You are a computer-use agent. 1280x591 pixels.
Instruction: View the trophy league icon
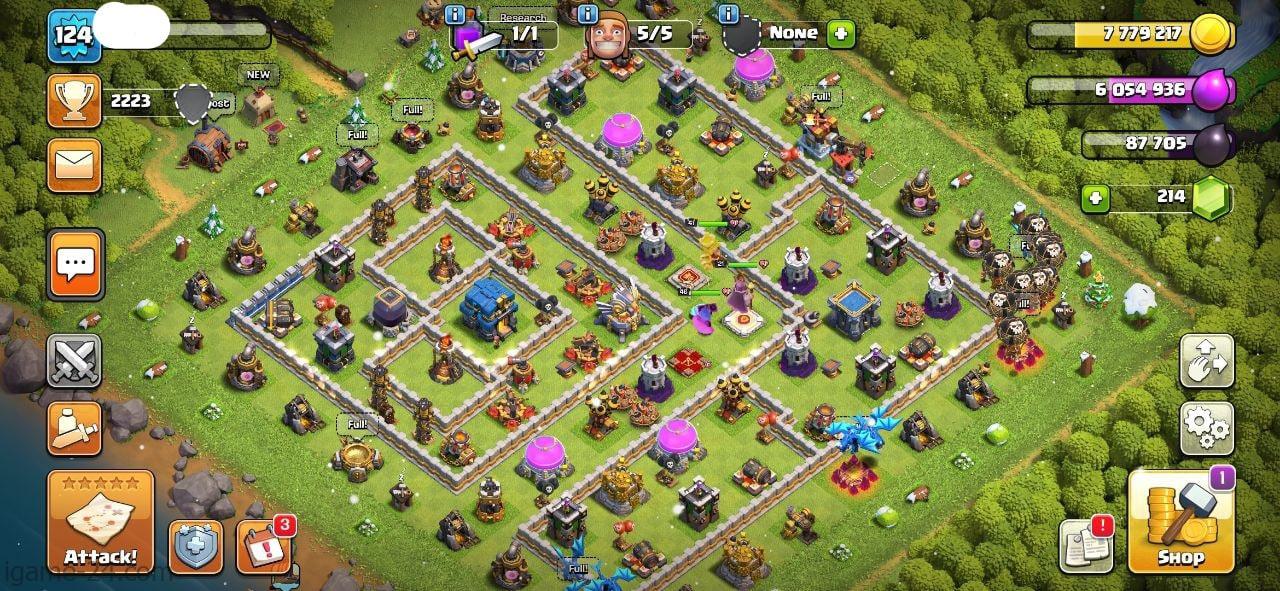point(75,100)
